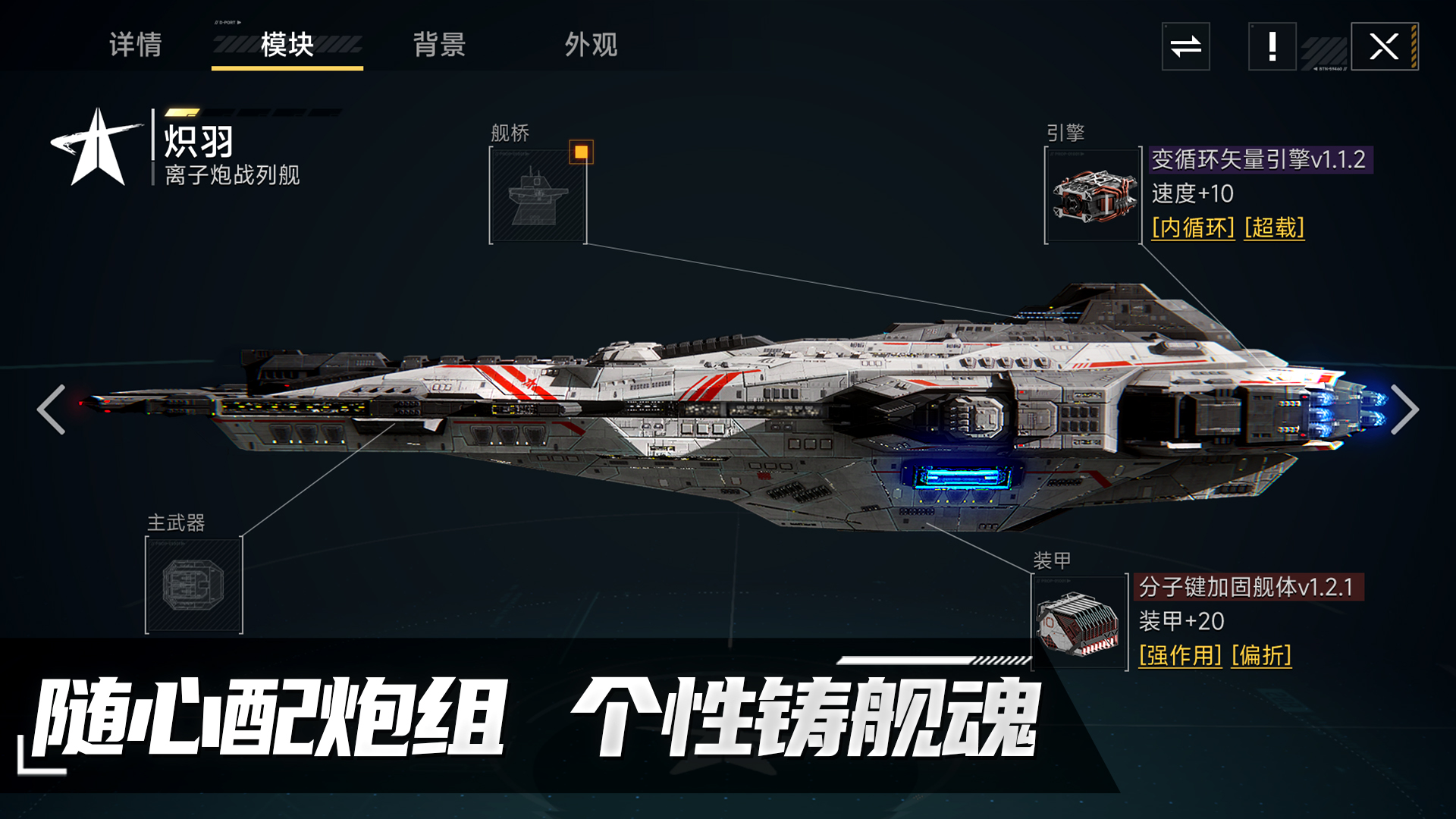Expand the 偏折 armor trait details
This screenshot has width=1456, height=819.
point(1263,657)
